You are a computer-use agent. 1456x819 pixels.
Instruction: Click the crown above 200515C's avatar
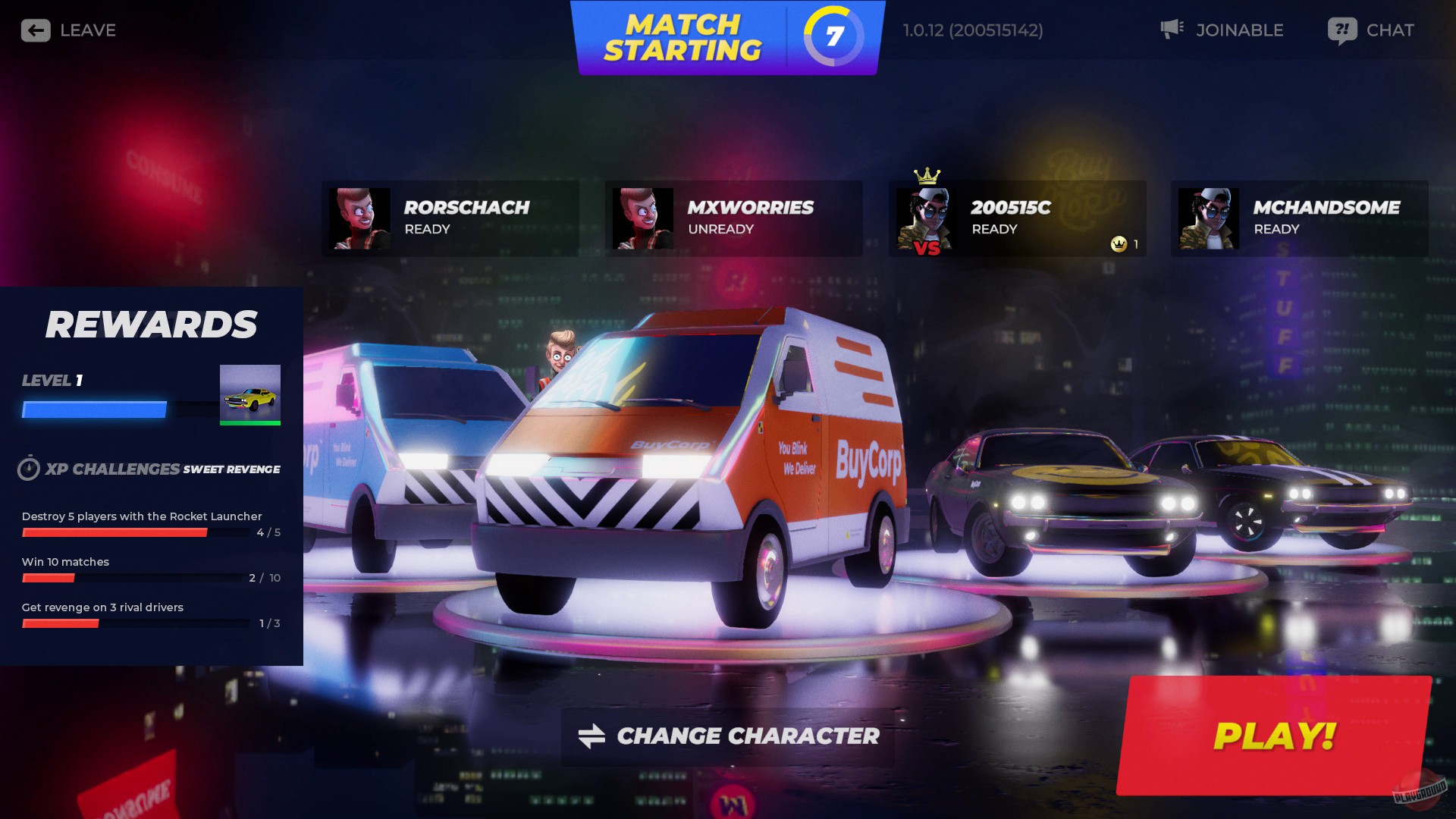tap(925, 174)
